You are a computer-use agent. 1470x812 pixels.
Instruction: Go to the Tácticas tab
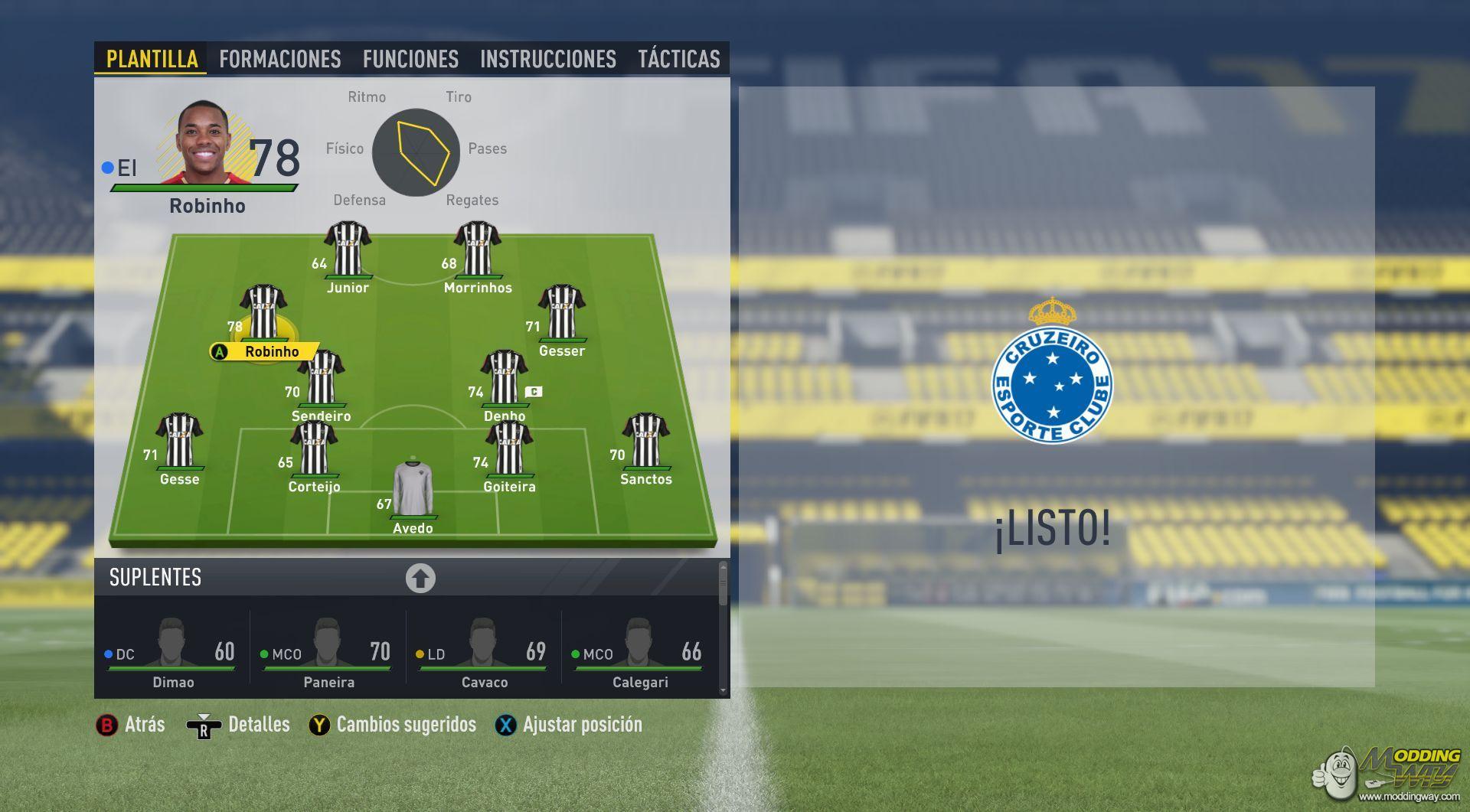[678, 59]
